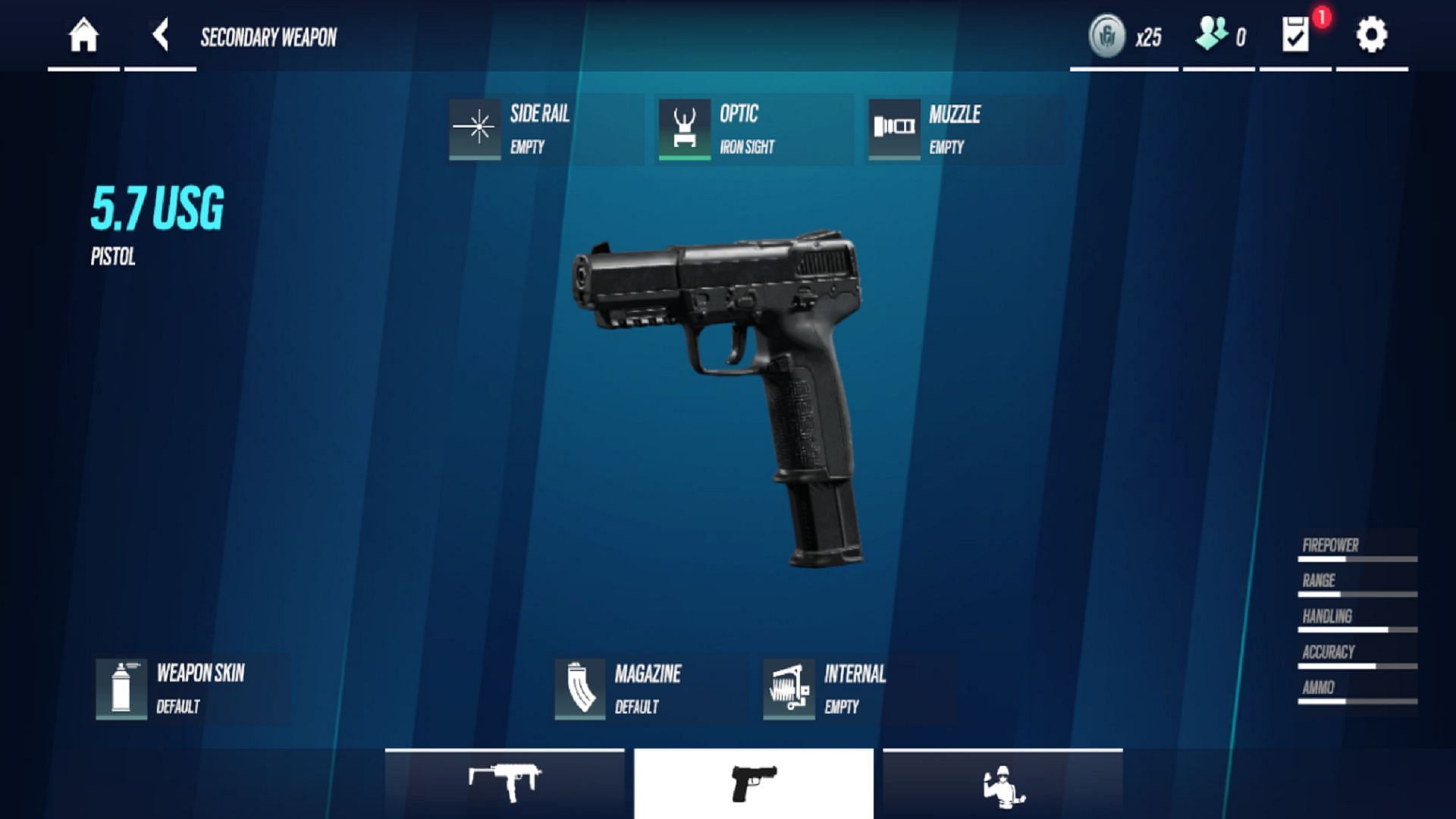Open the settings gear menu

pos(1371,36)
